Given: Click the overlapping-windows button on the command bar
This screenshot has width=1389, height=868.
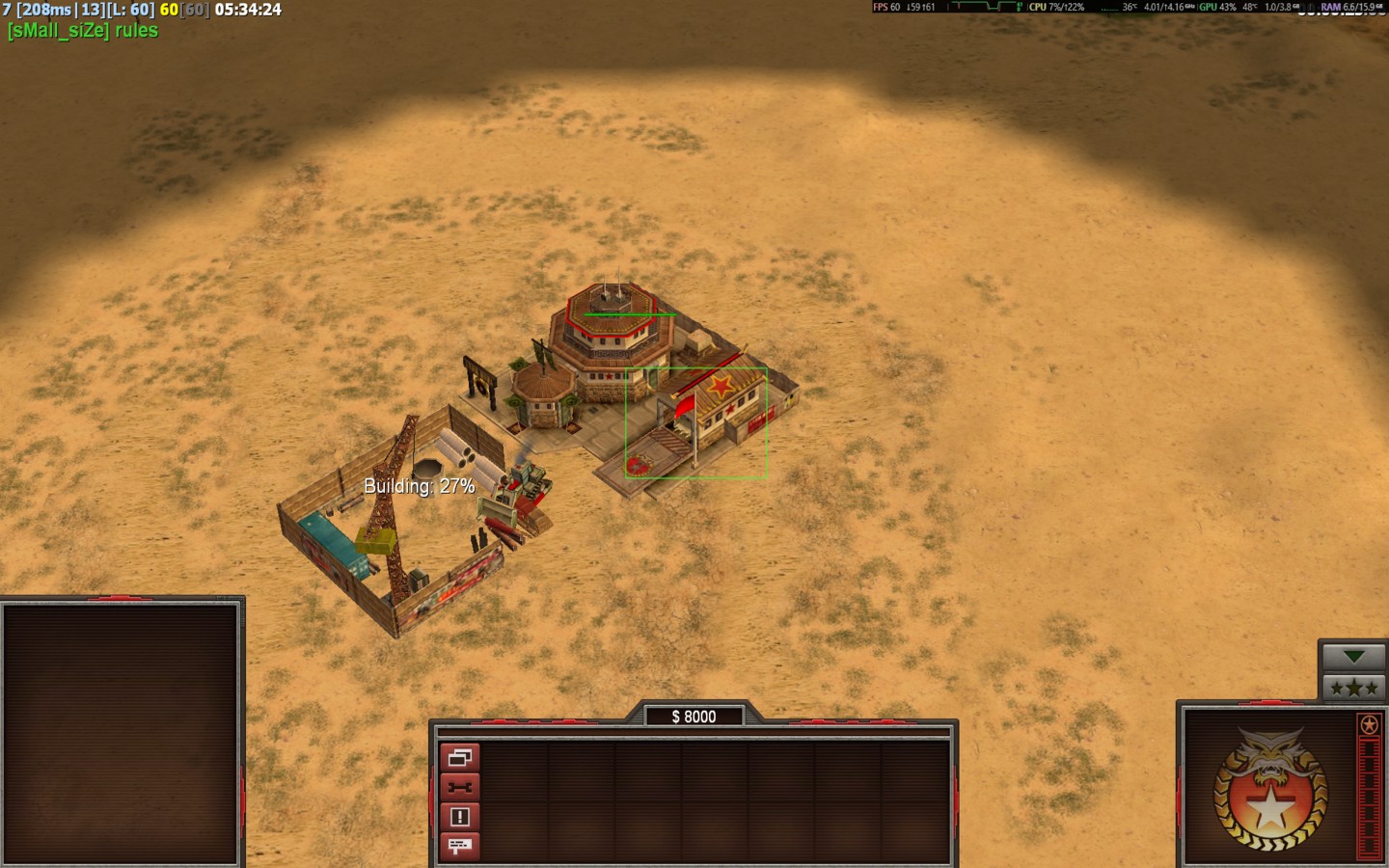Looking at the screenshot, I should coord(459,758).
